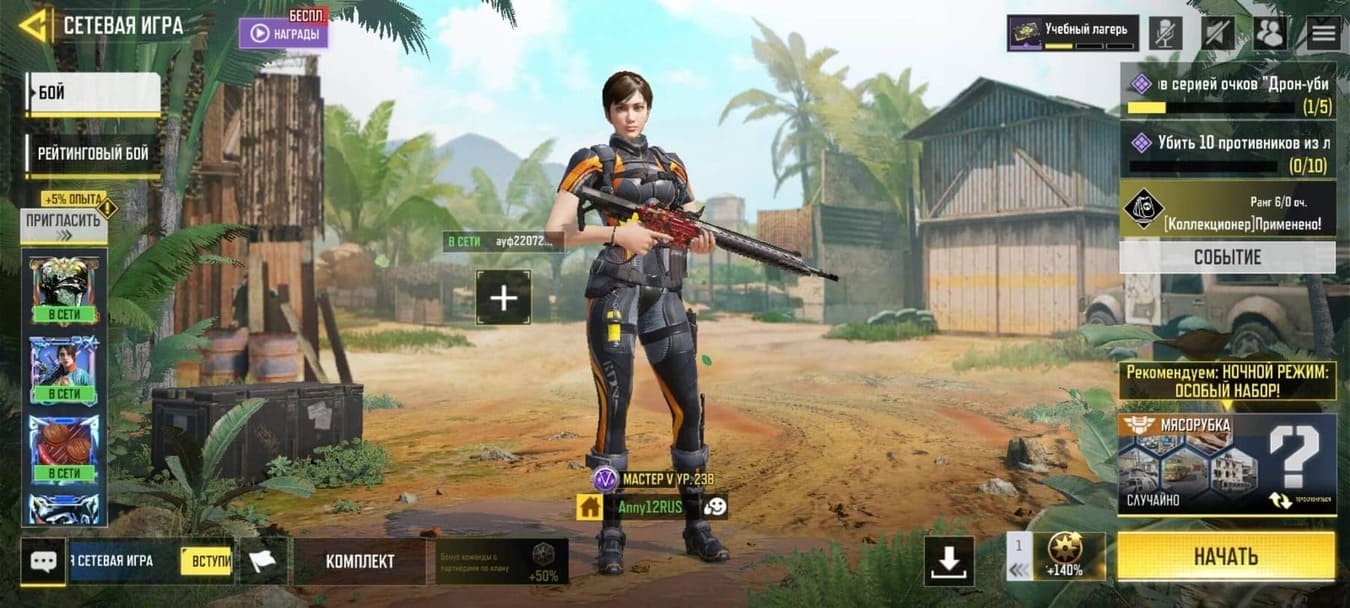
Task: Add a teammate via the plus slot
Action: click(x=503, y=297)
